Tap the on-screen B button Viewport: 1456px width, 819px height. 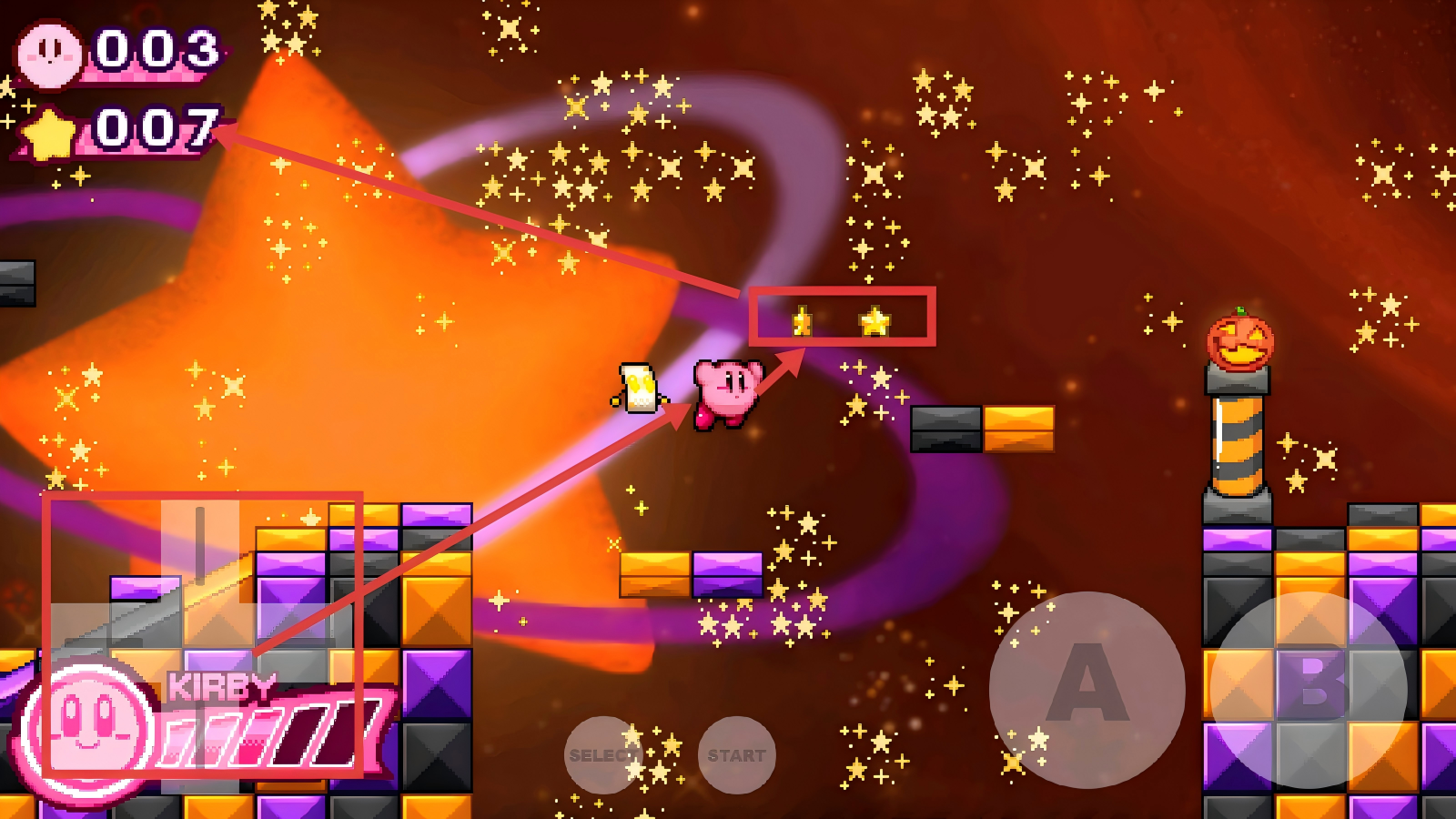[x=1309, y=689]
